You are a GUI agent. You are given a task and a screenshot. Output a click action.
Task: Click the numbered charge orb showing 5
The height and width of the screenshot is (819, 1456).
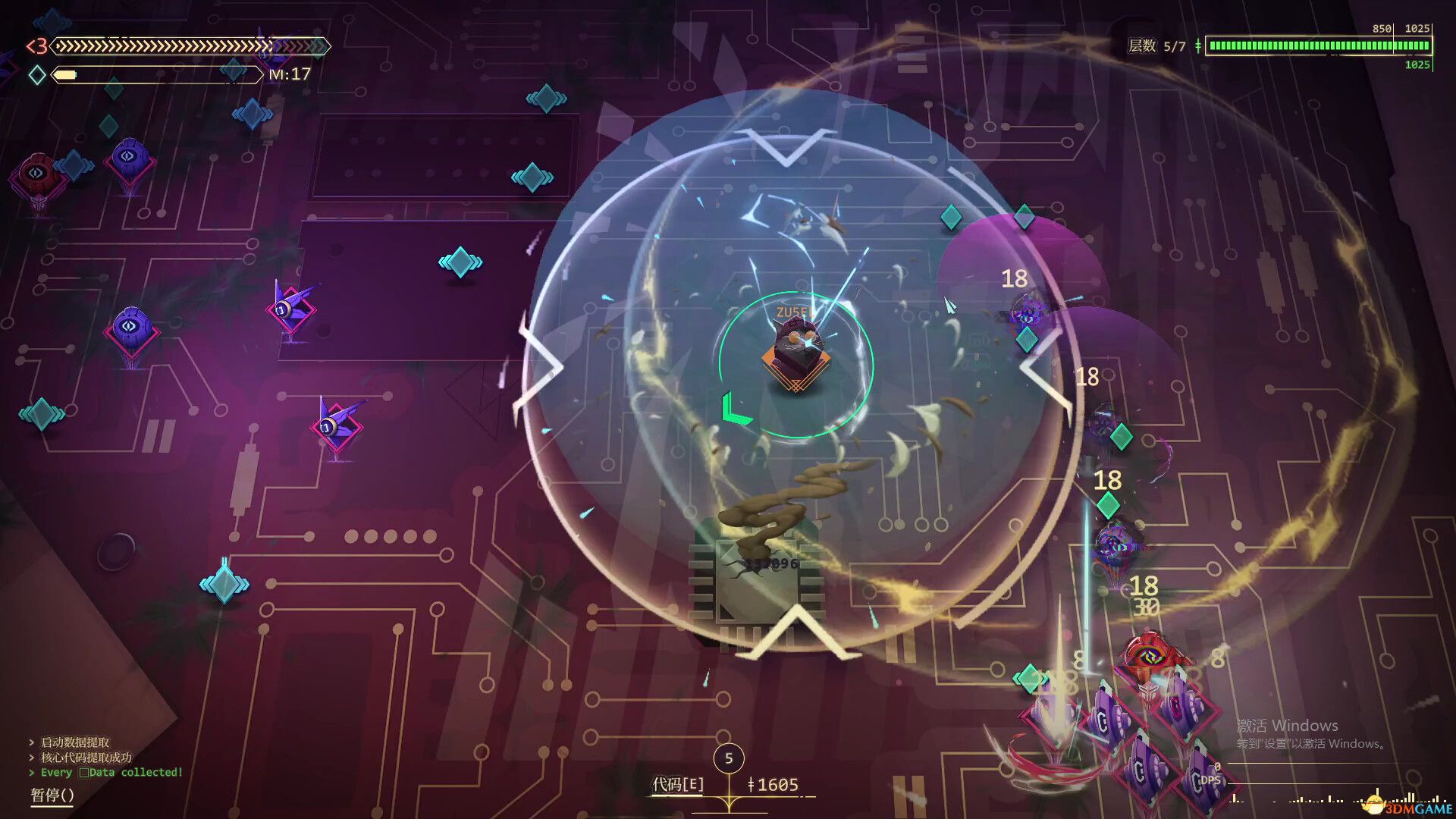coord(729,758)
